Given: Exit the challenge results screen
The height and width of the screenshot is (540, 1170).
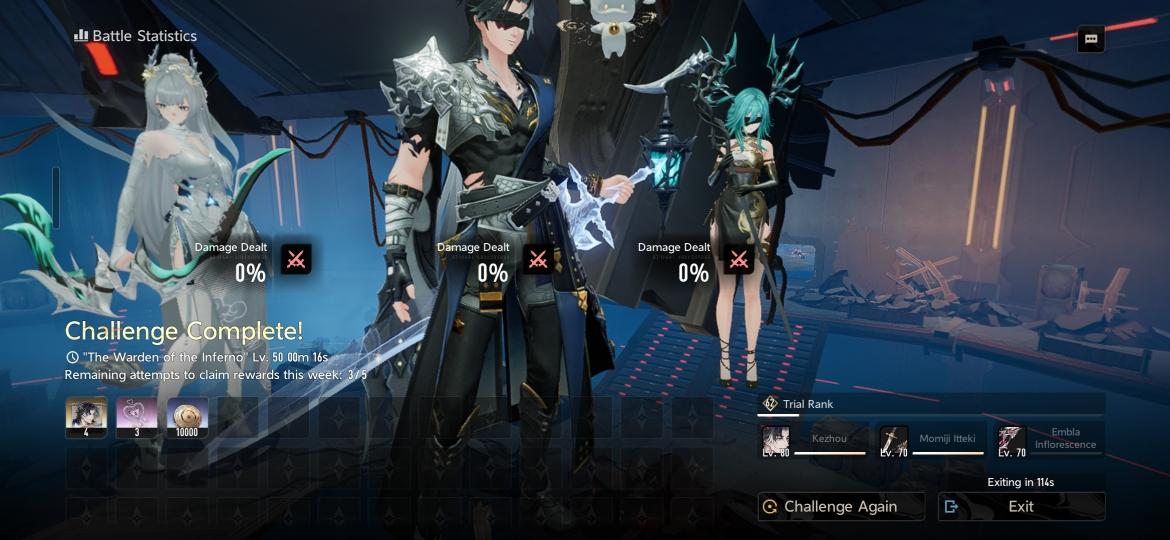Looking at the screenshot, I should click(1021, 506).
